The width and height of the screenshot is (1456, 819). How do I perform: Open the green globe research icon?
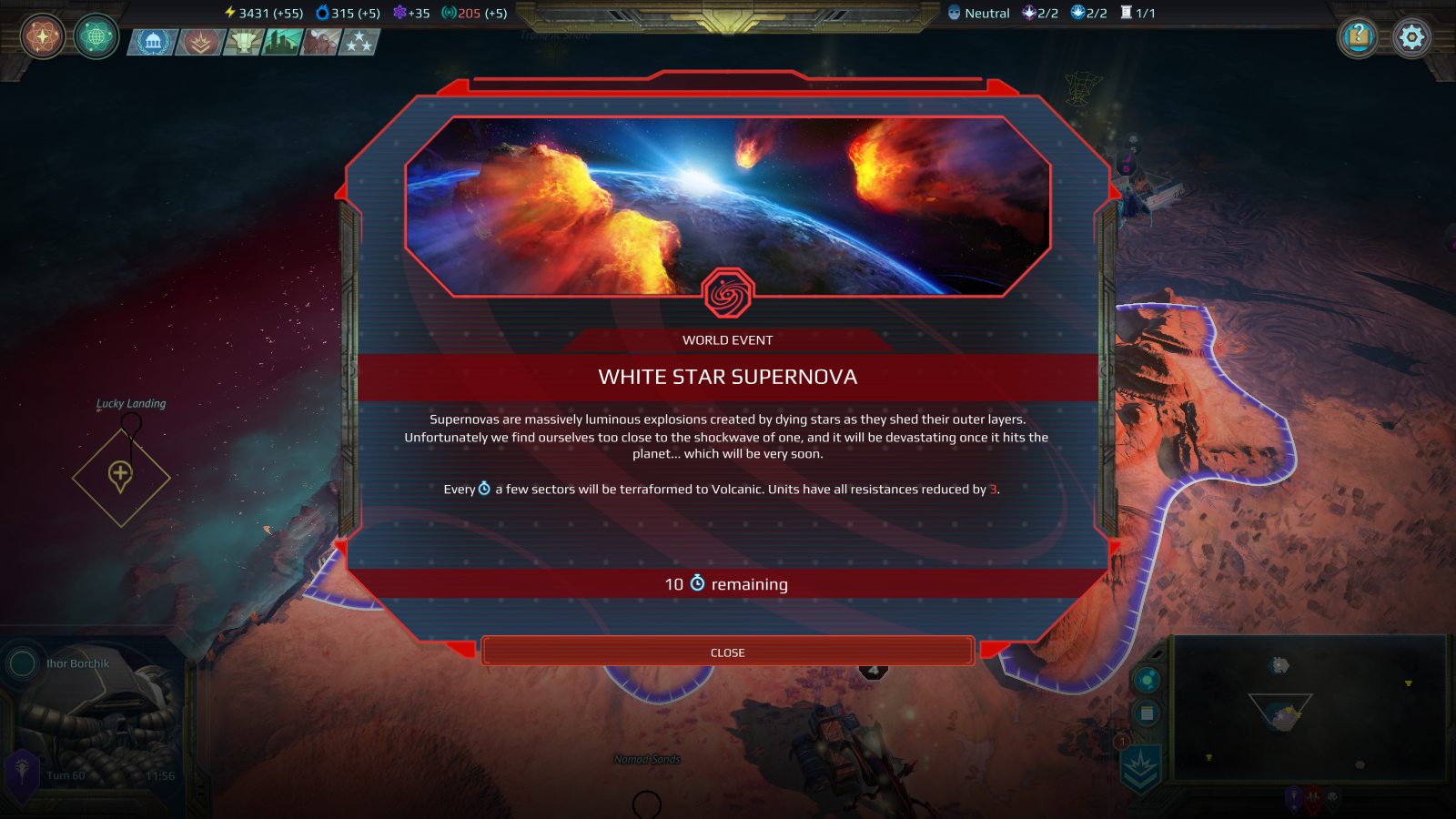(x=96, y=37)
